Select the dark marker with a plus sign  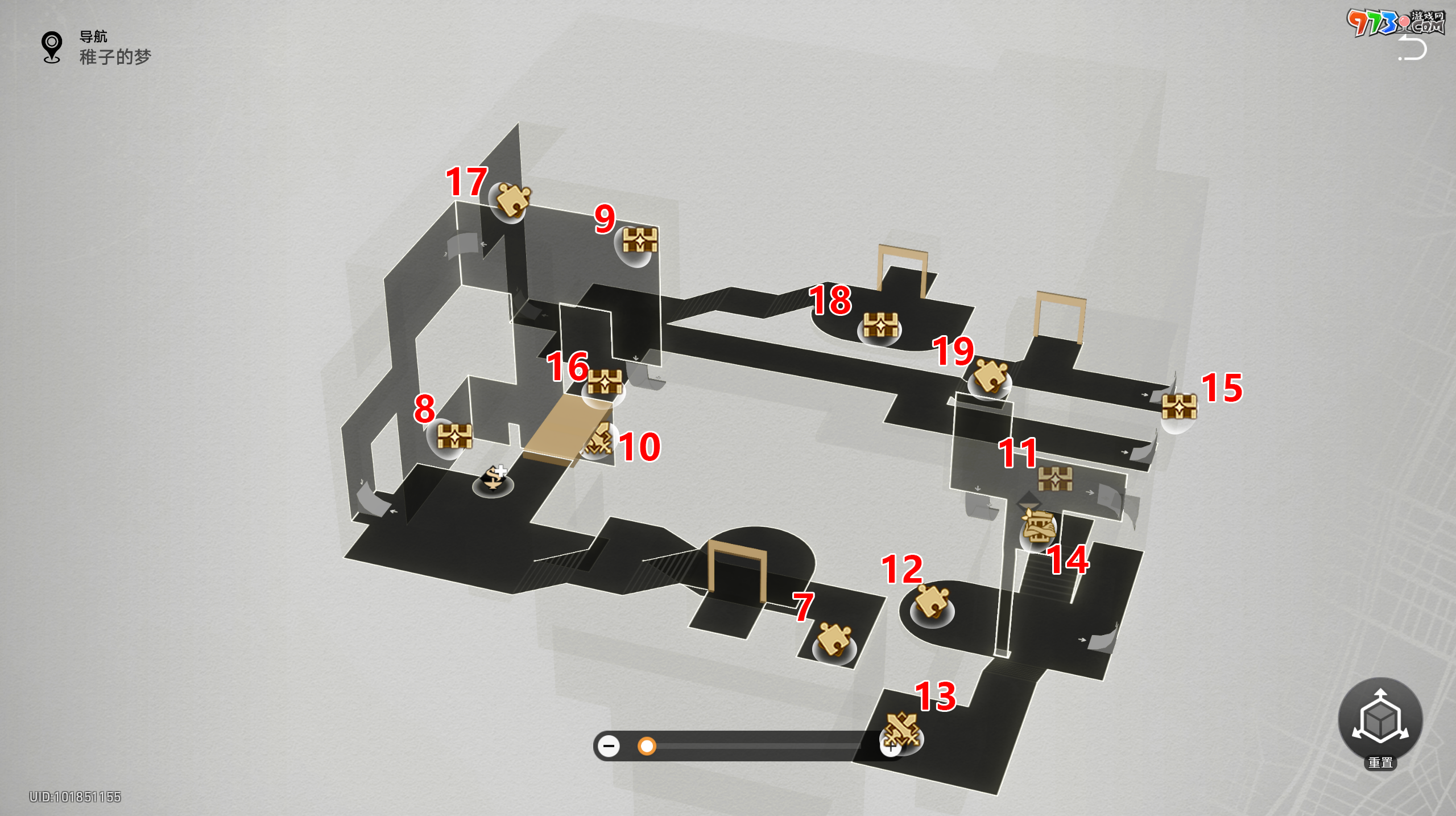tap(494, 479)
